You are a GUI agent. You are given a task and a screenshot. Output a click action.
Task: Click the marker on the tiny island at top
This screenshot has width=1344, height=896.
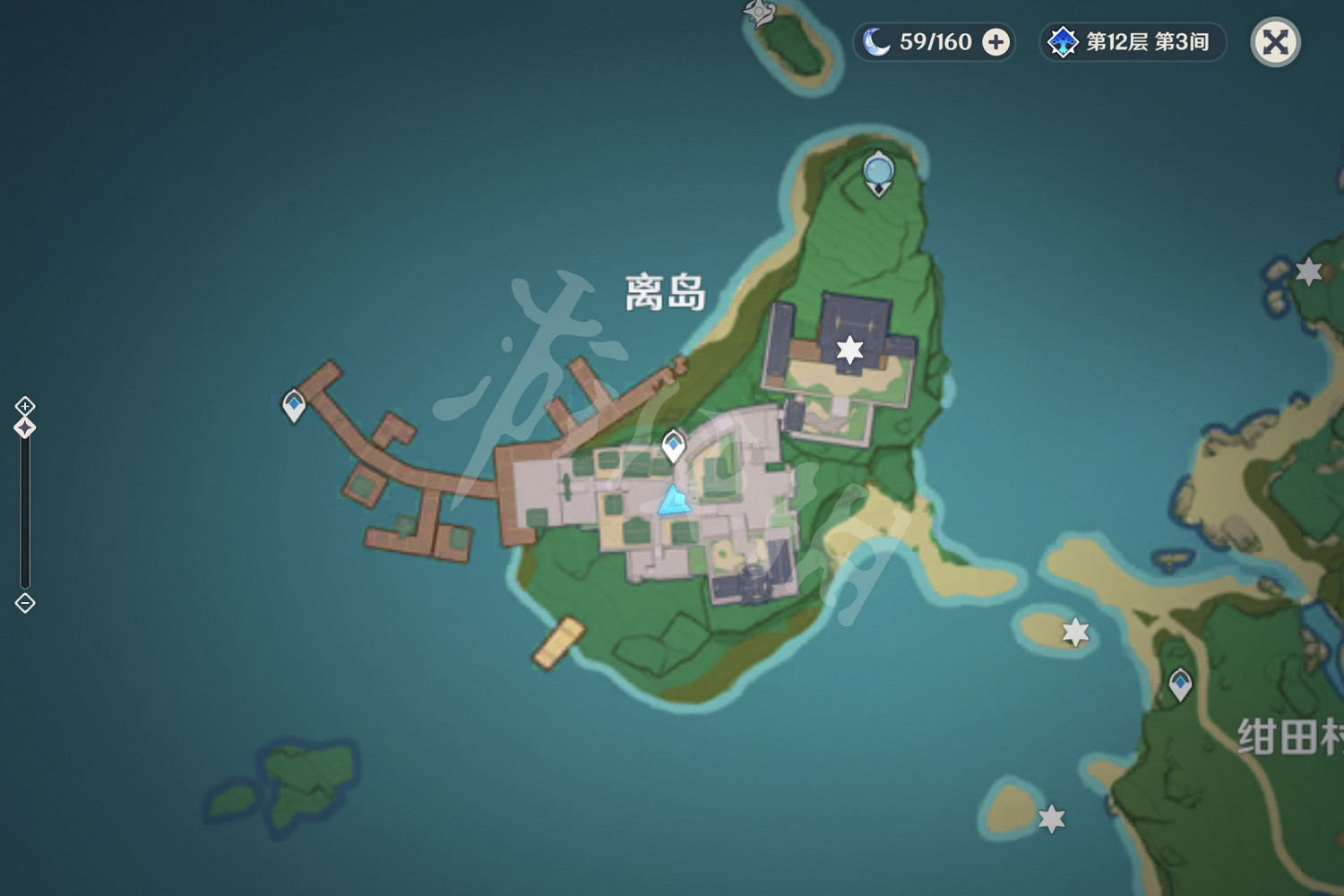click(x=757, y=13)
